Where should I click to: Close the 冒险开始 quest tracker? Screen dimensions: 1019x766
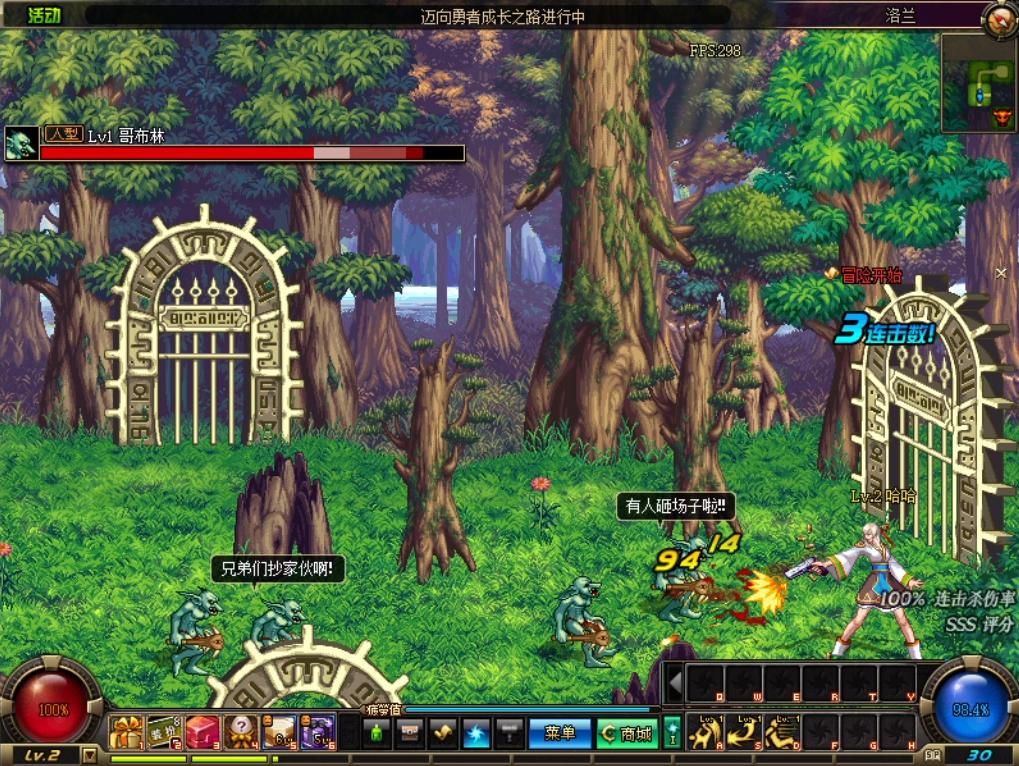(1001, 273)
